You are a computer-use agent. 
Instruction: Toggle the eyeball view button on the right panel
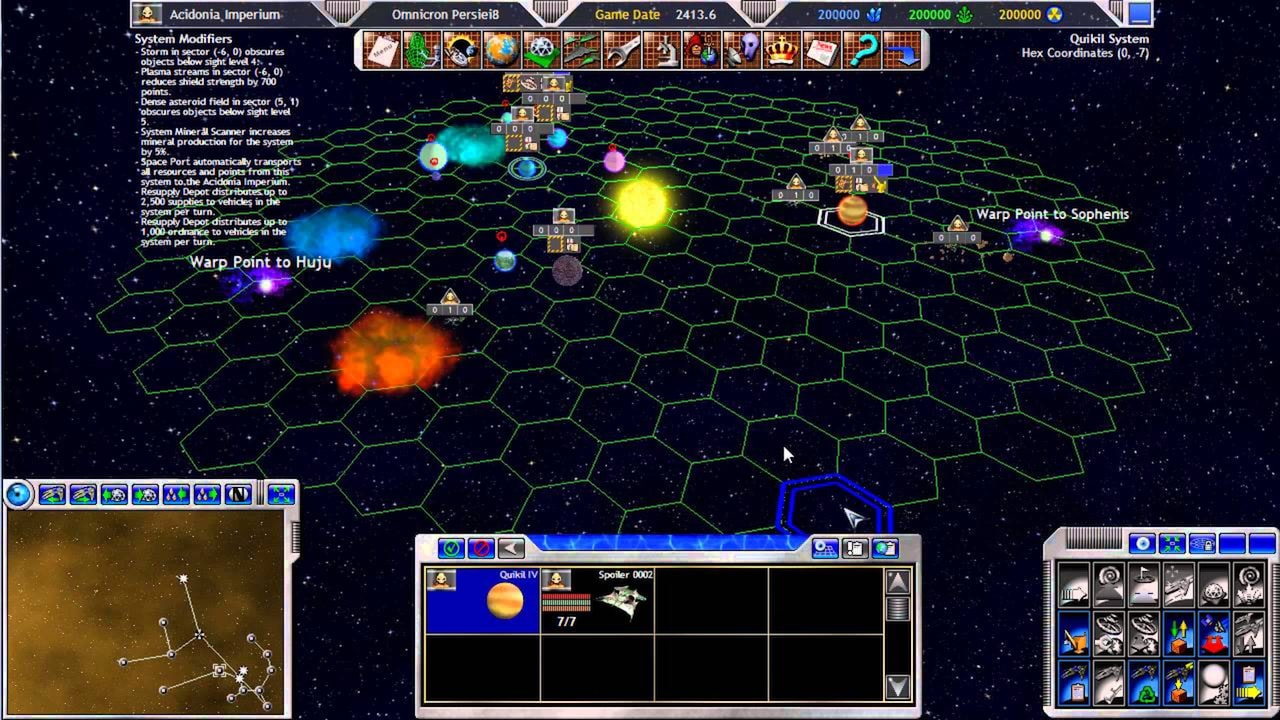(1143, 543)
